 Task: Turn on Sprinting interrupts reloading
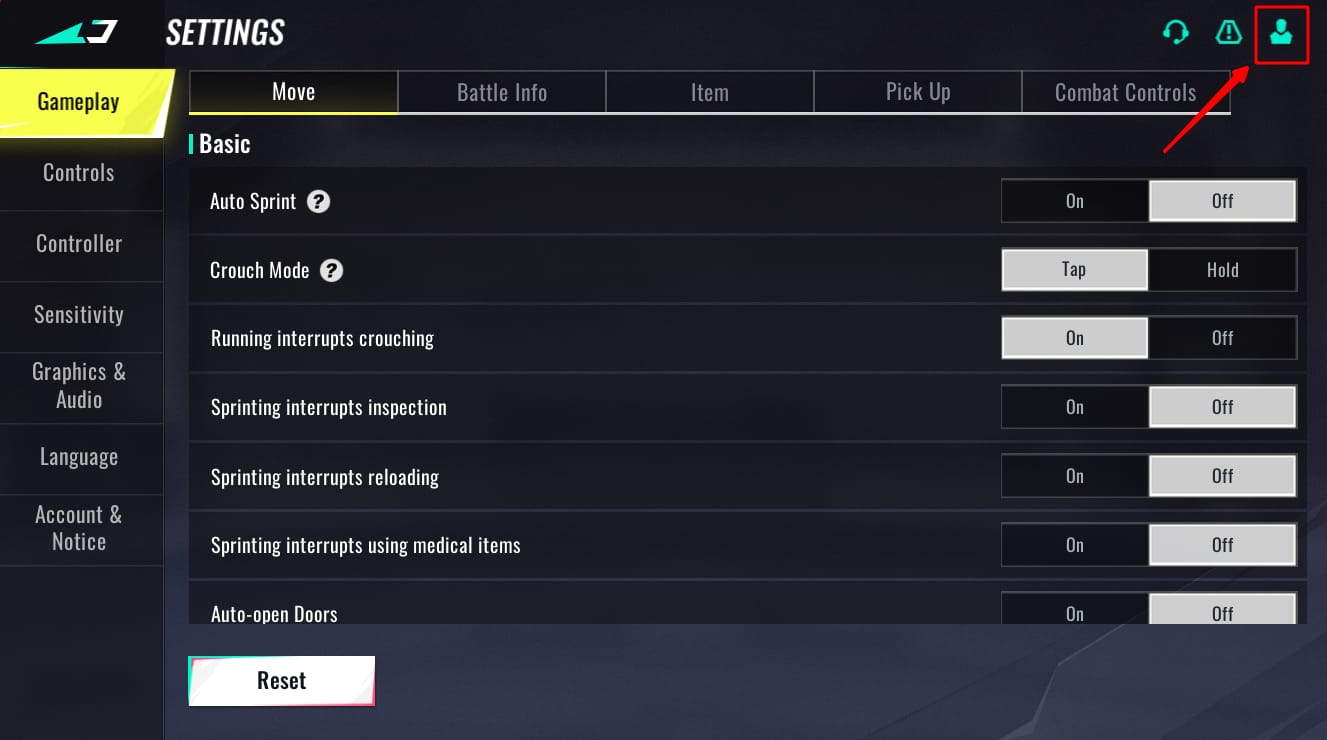click(x=1074, y=476)
